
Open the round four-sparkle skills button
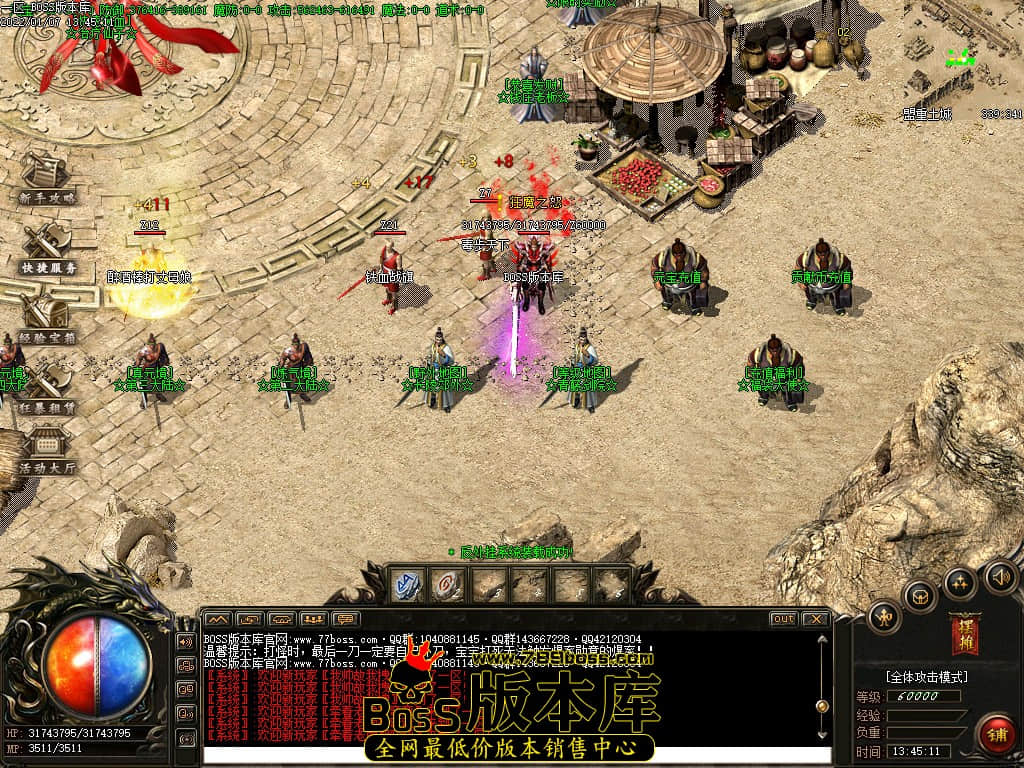(x=960, y=582)
